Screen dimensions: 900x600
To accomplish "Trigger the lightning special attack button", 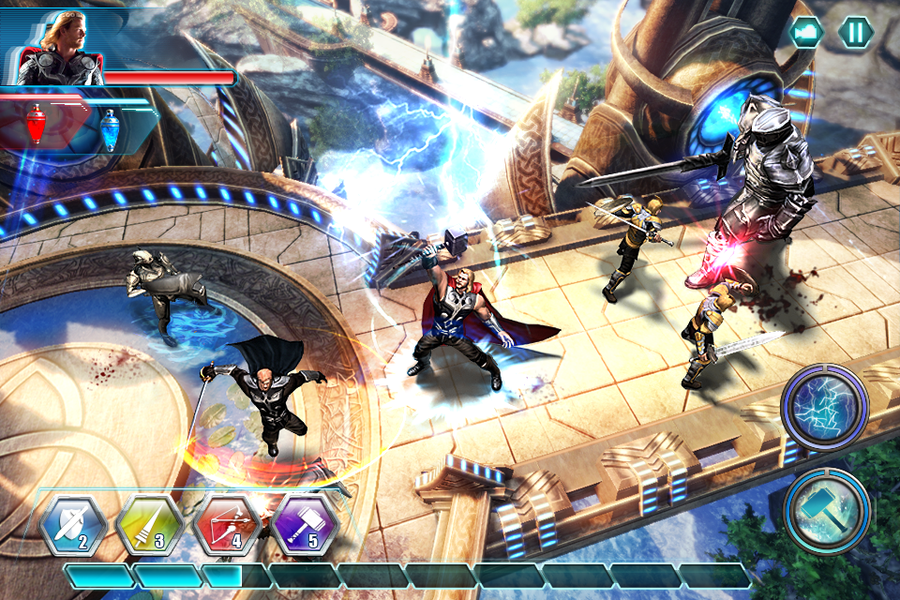I will 824,407.
